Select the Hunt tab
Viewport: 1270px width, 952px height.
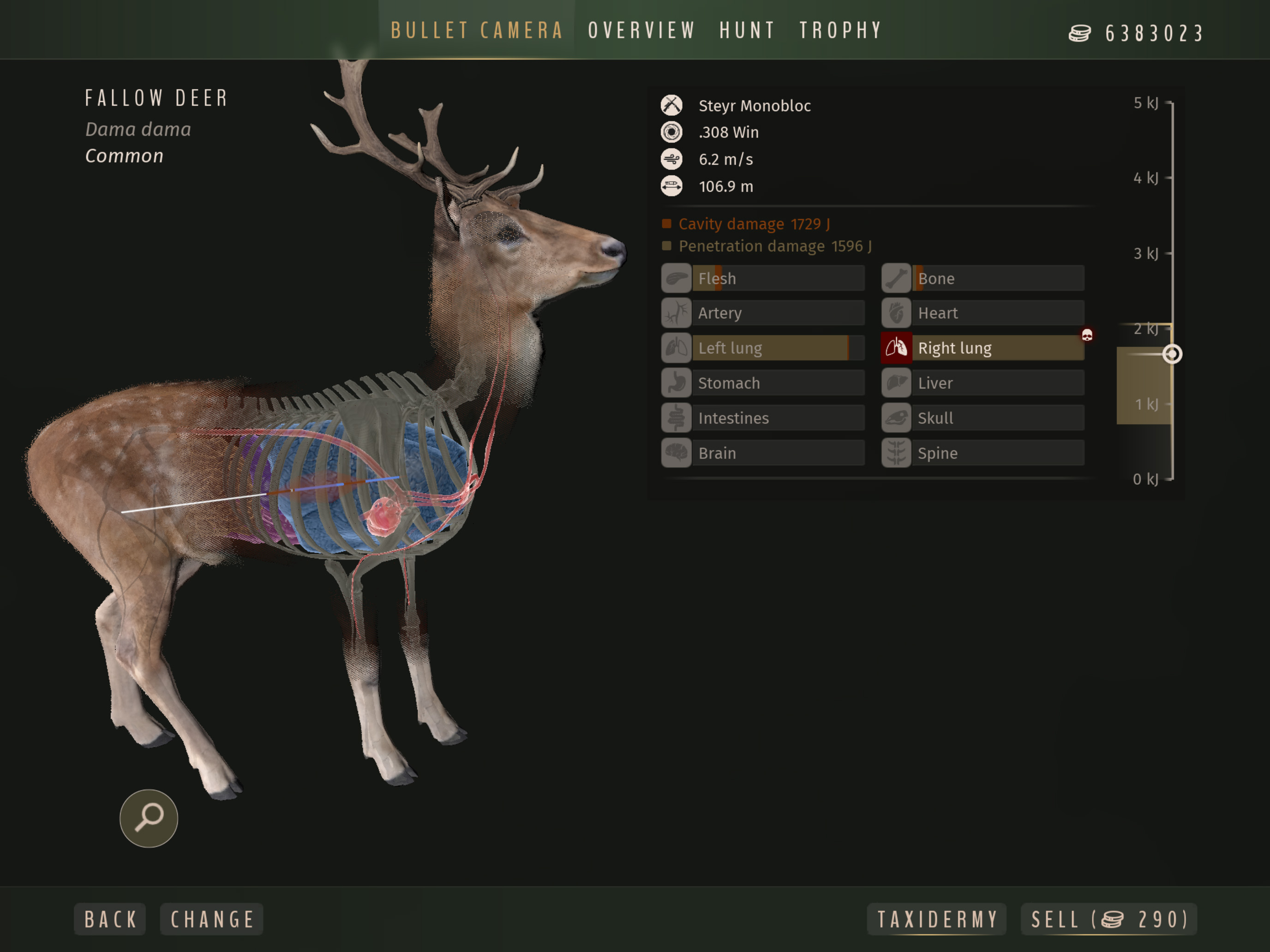point(747,30)
